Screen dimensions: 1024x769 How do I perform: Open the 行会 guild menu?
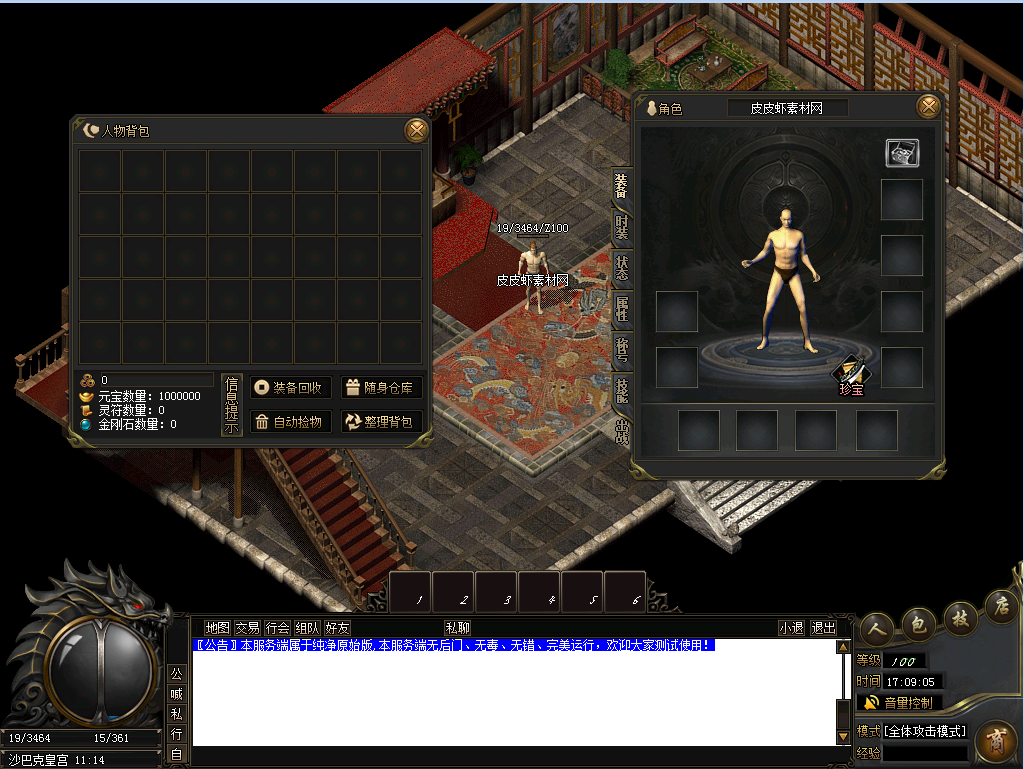click(x=277, y=628)
